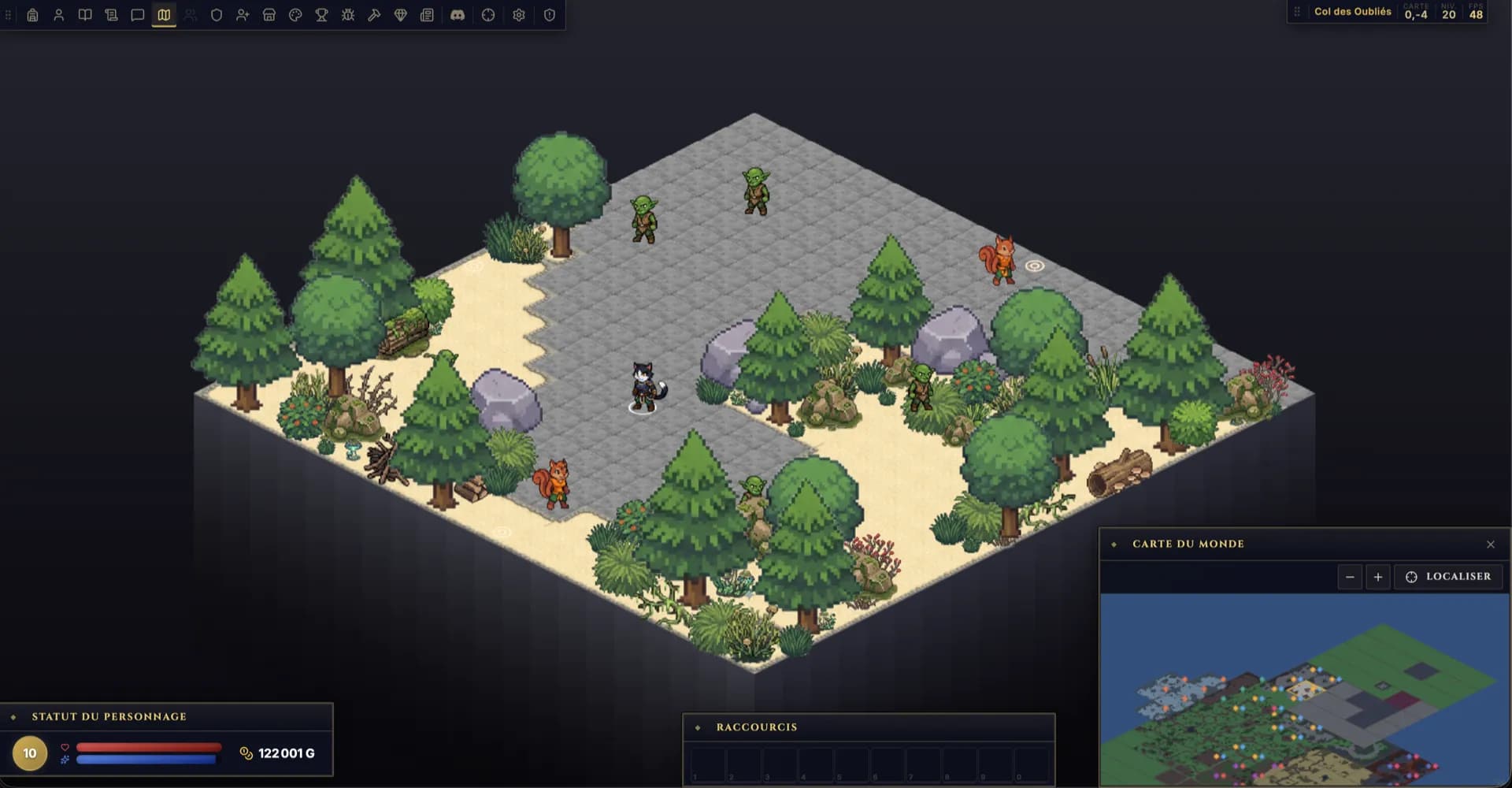Show the trophy achievements icon
1512x788 pixels.
point(321,15)
